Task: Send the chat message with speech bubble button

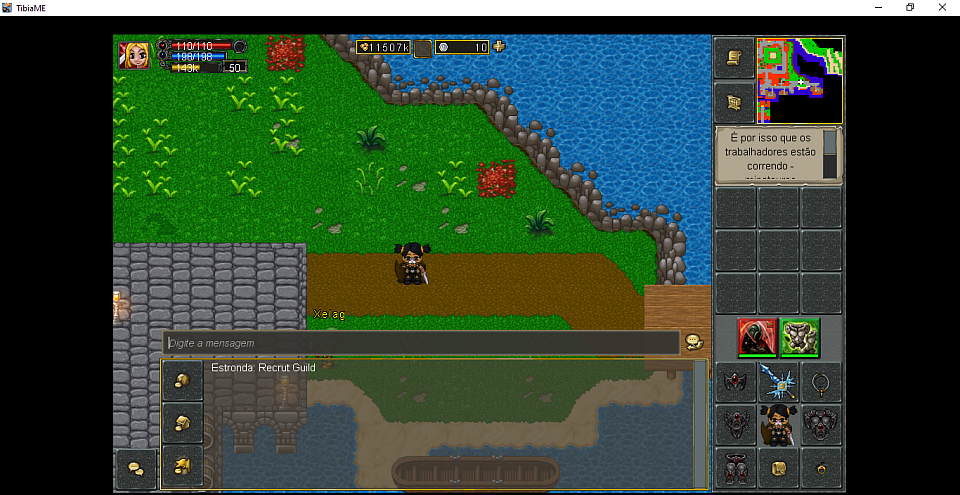Action: (693, 343)
